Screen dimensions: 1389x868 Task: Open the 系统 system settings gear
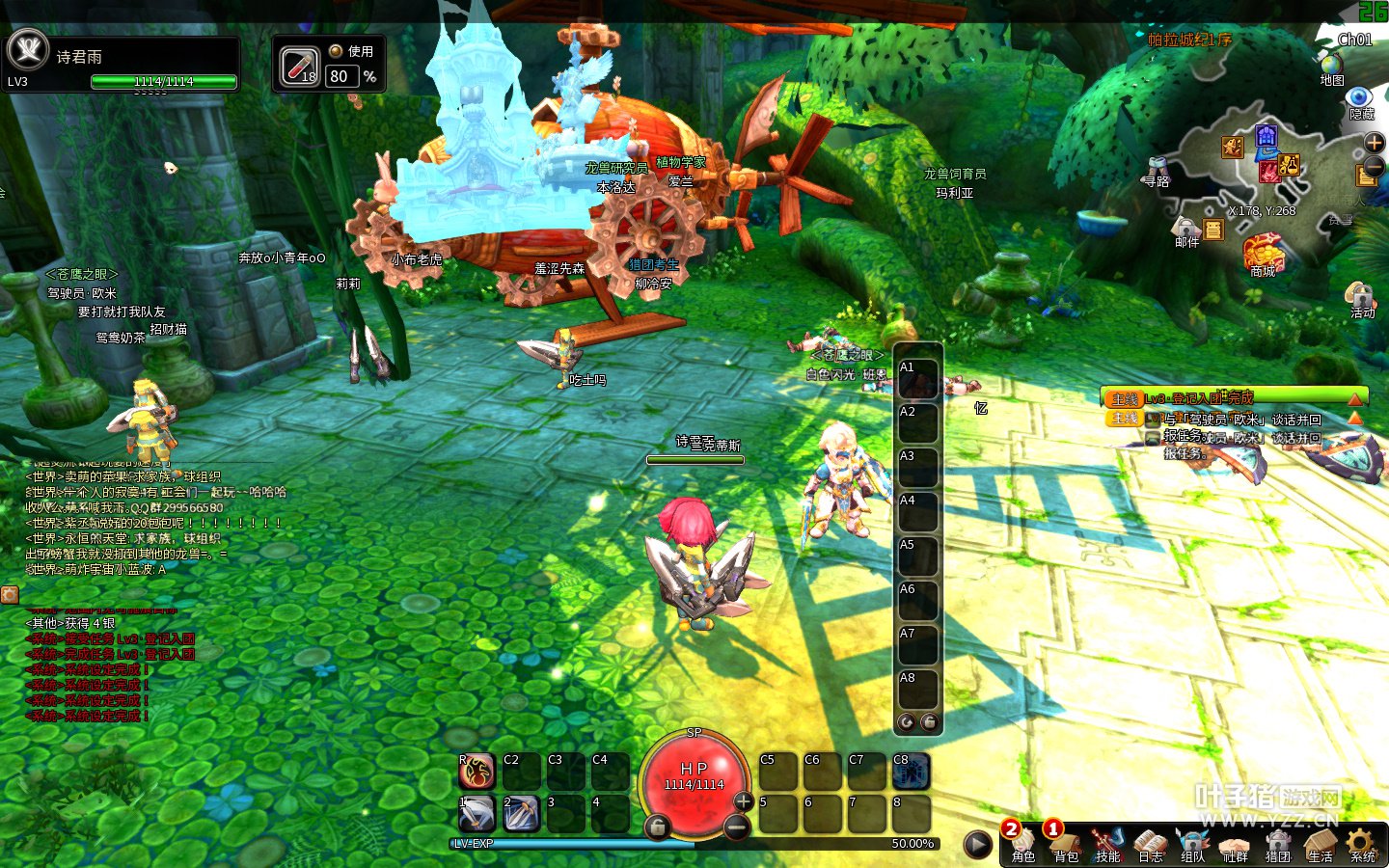pos(1362,842)
